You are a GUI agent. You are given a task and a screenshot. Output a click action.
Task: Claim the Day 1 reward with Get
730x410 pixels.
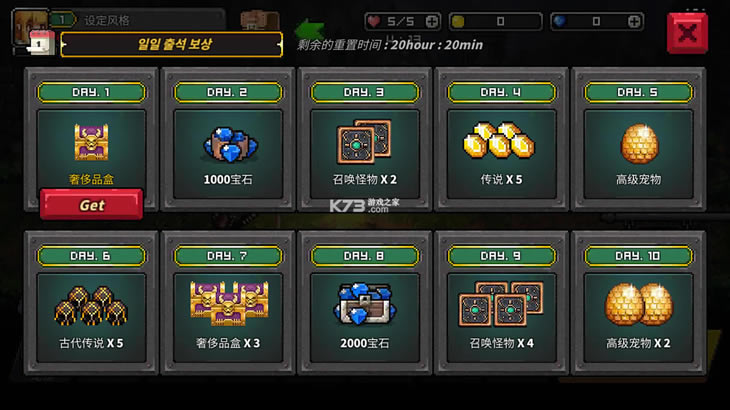[91, 204]
